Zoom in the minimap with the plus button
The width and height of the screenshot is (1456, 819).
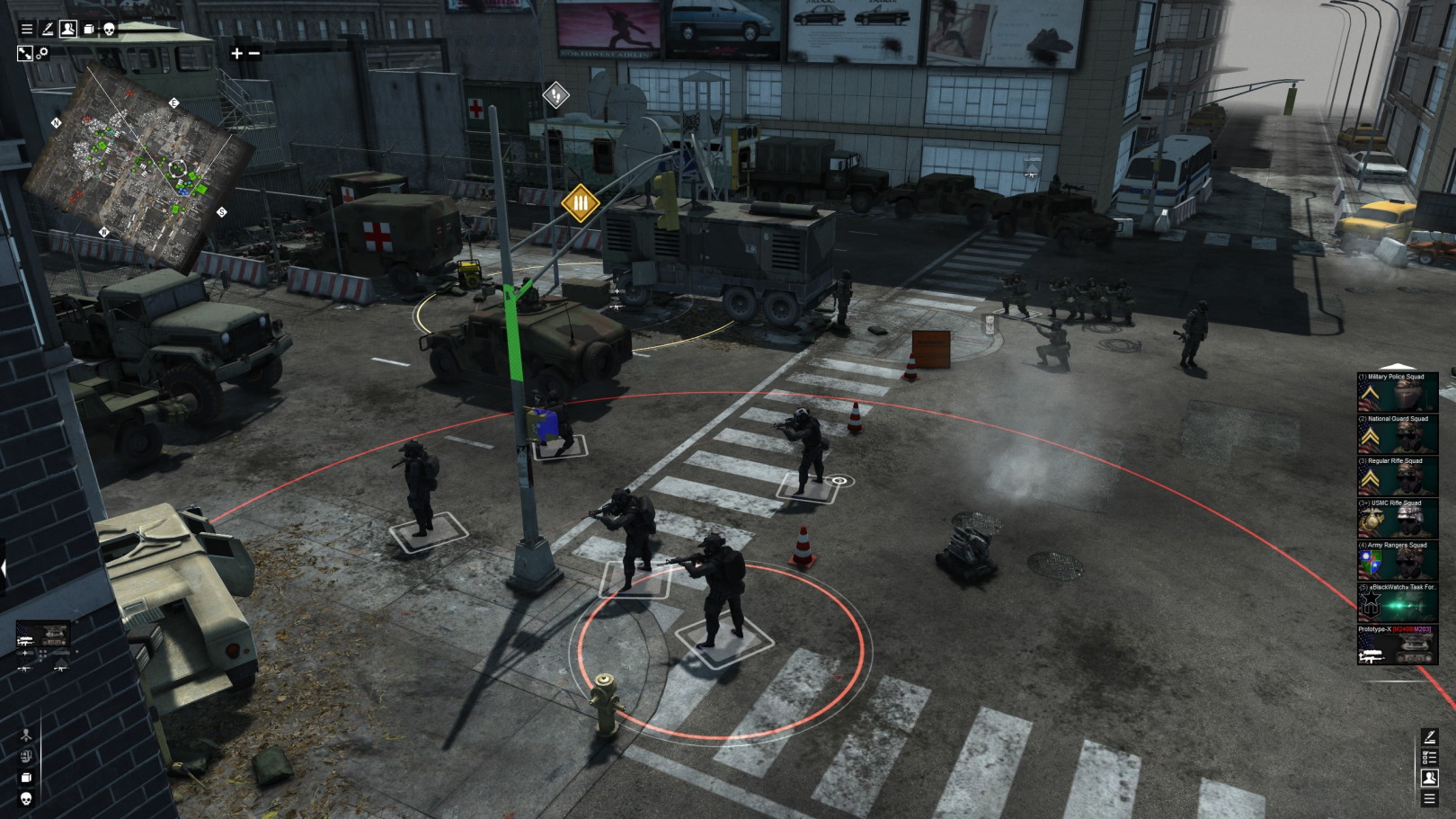[236, 53]
